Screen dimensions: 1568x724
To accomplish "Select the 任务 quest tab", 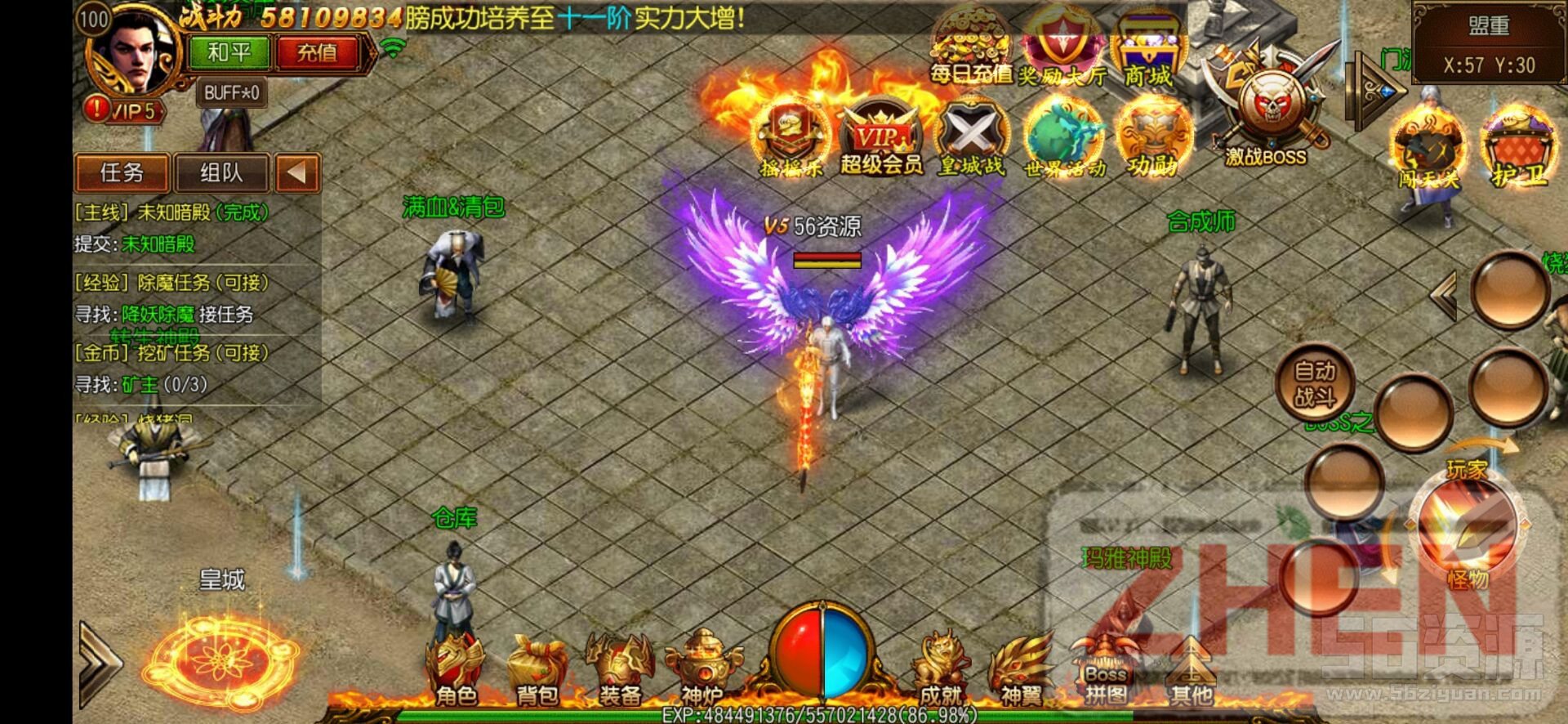I will pyautogui.click(x=121, y=174).
